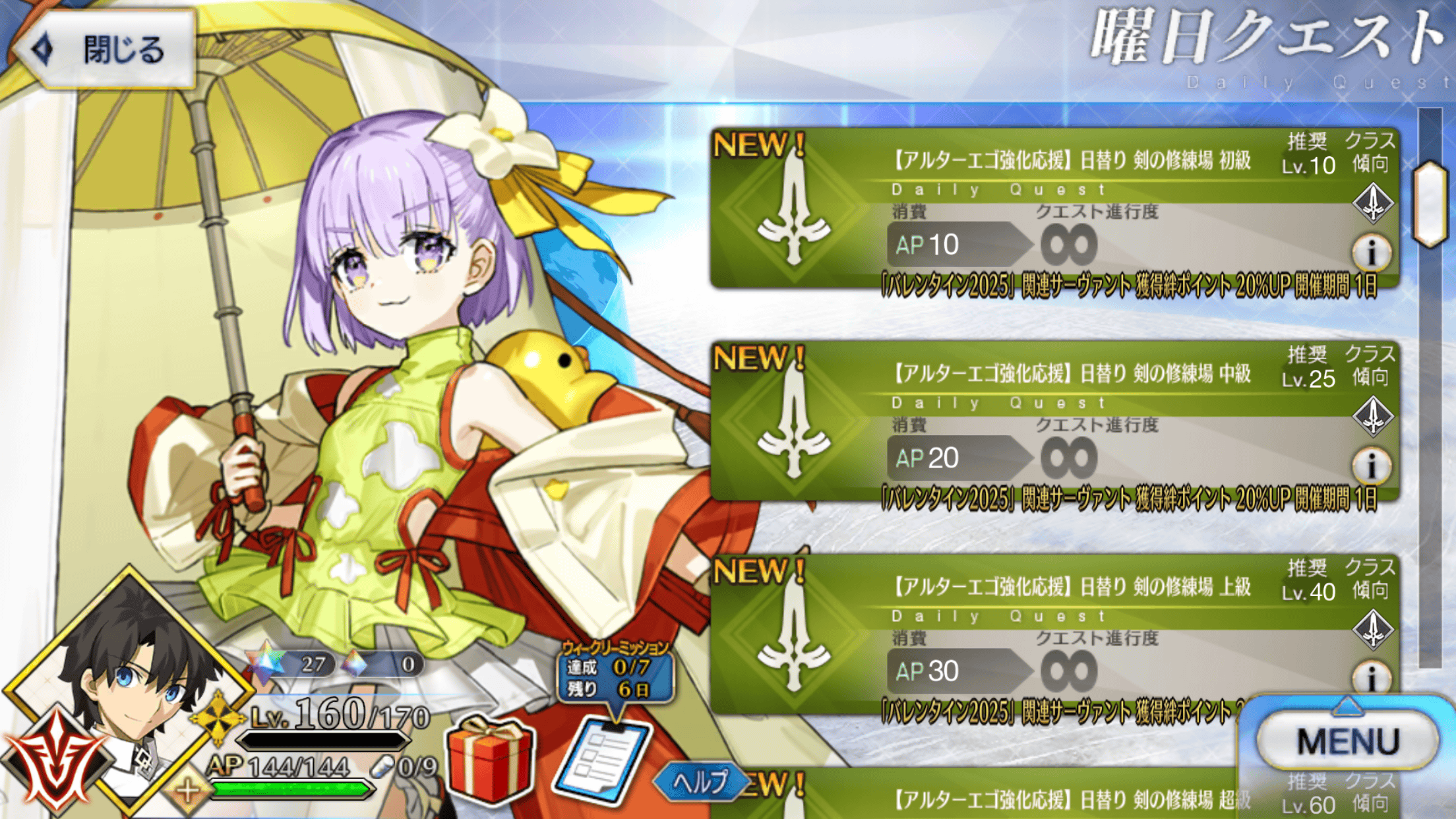The image size is (1456, 819).
Task: Open the ヘルプ help button
Action: (x=700, y=782)
